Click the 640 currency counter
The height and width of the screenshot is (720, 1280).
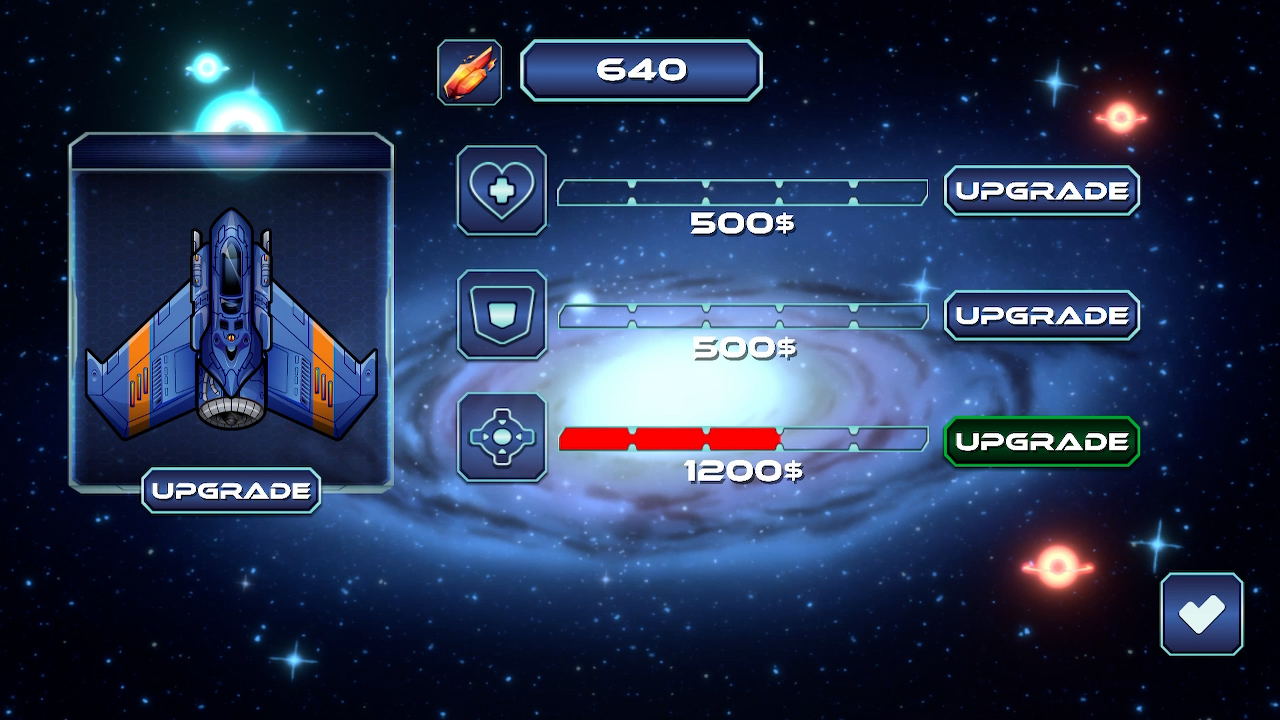[641, 69]
